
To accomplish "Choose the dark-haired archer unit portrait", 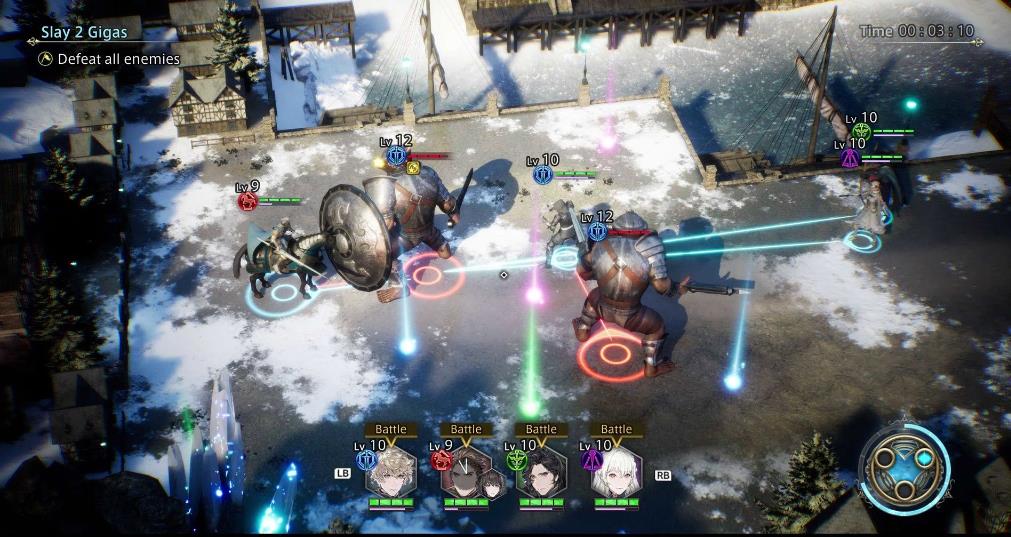I will click(x=541, y=471).
